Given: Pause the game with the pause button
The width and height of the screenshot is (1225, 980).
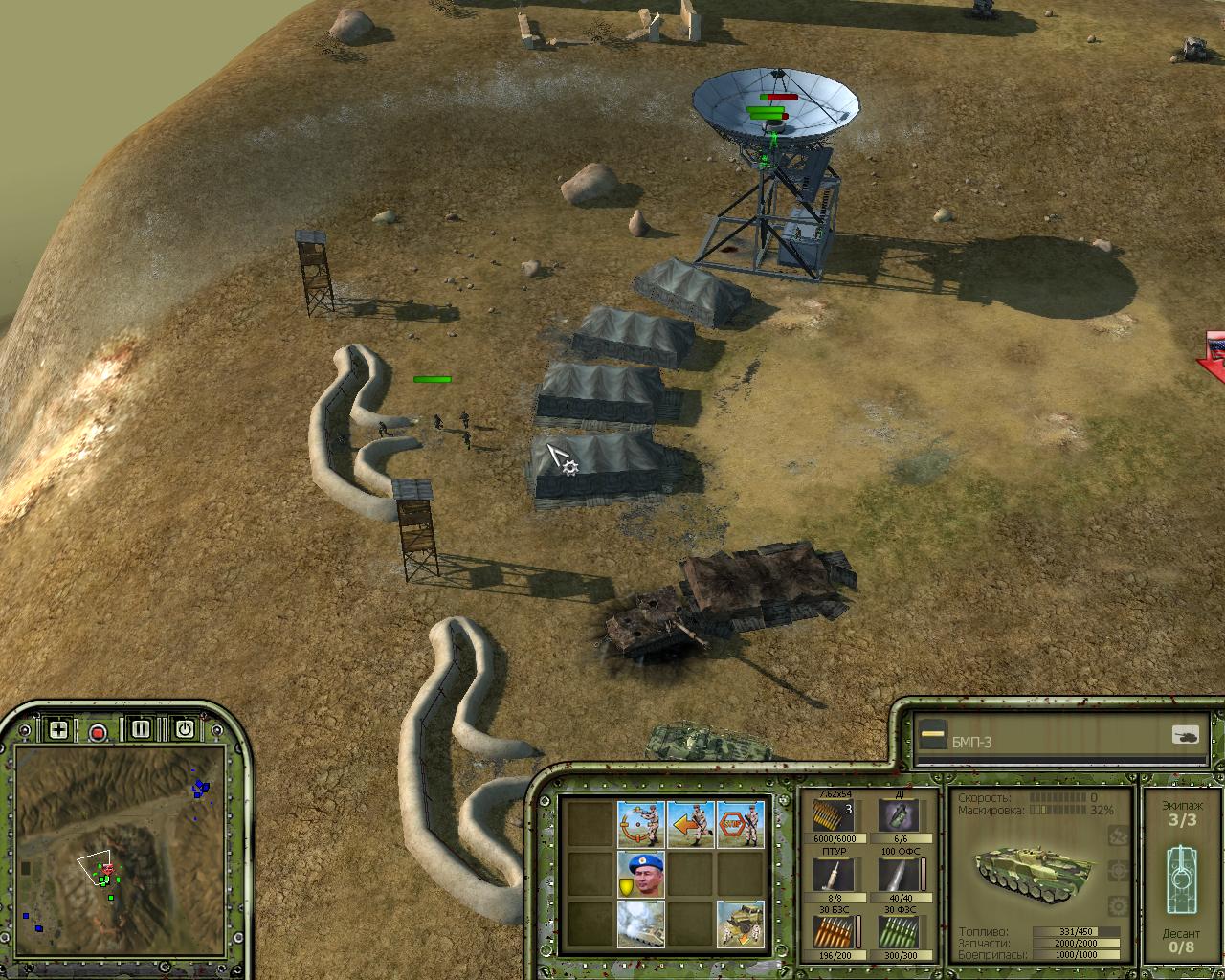Looking at the screenshot, I should (x=142, y=729).
